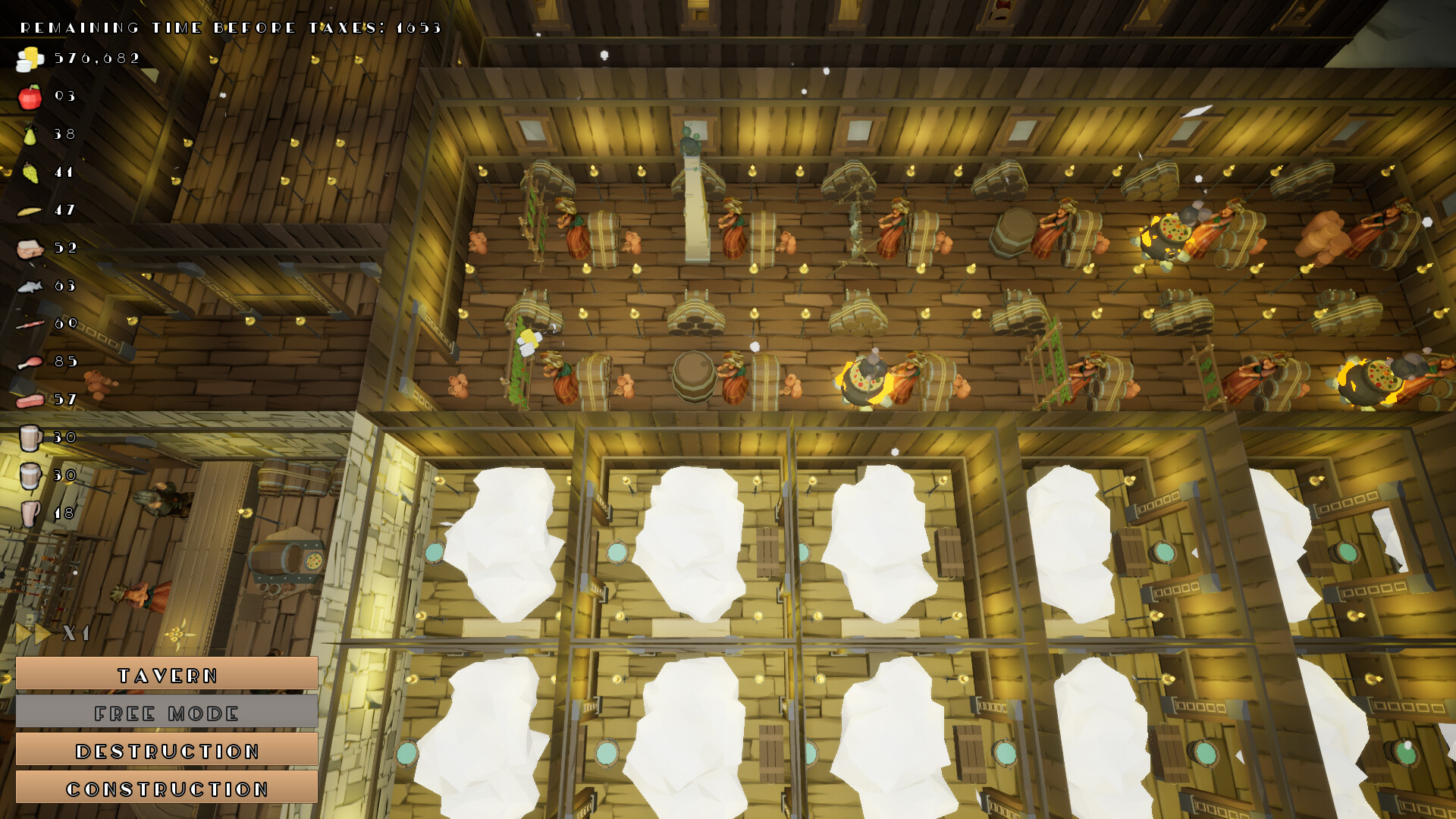Click the beer mug icon showing 30
This screenshot has width=1456, height=819.
pos(29,438)
